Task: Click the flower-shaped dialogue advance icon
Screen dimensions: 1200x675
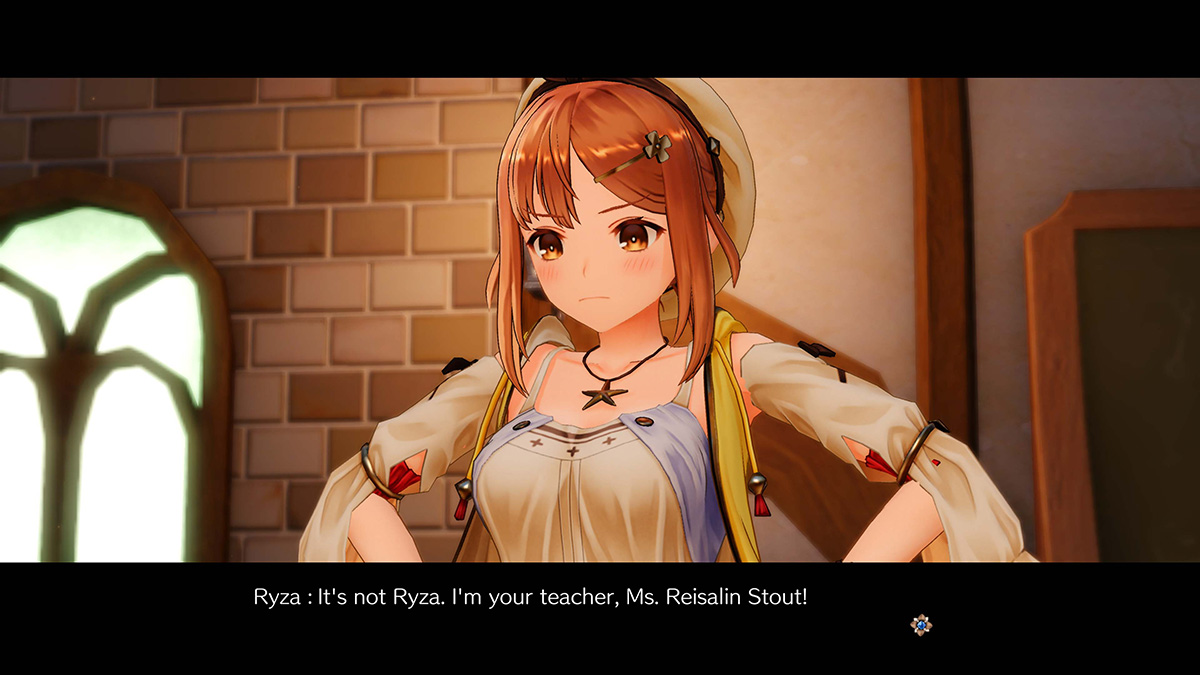Action: 921,625
